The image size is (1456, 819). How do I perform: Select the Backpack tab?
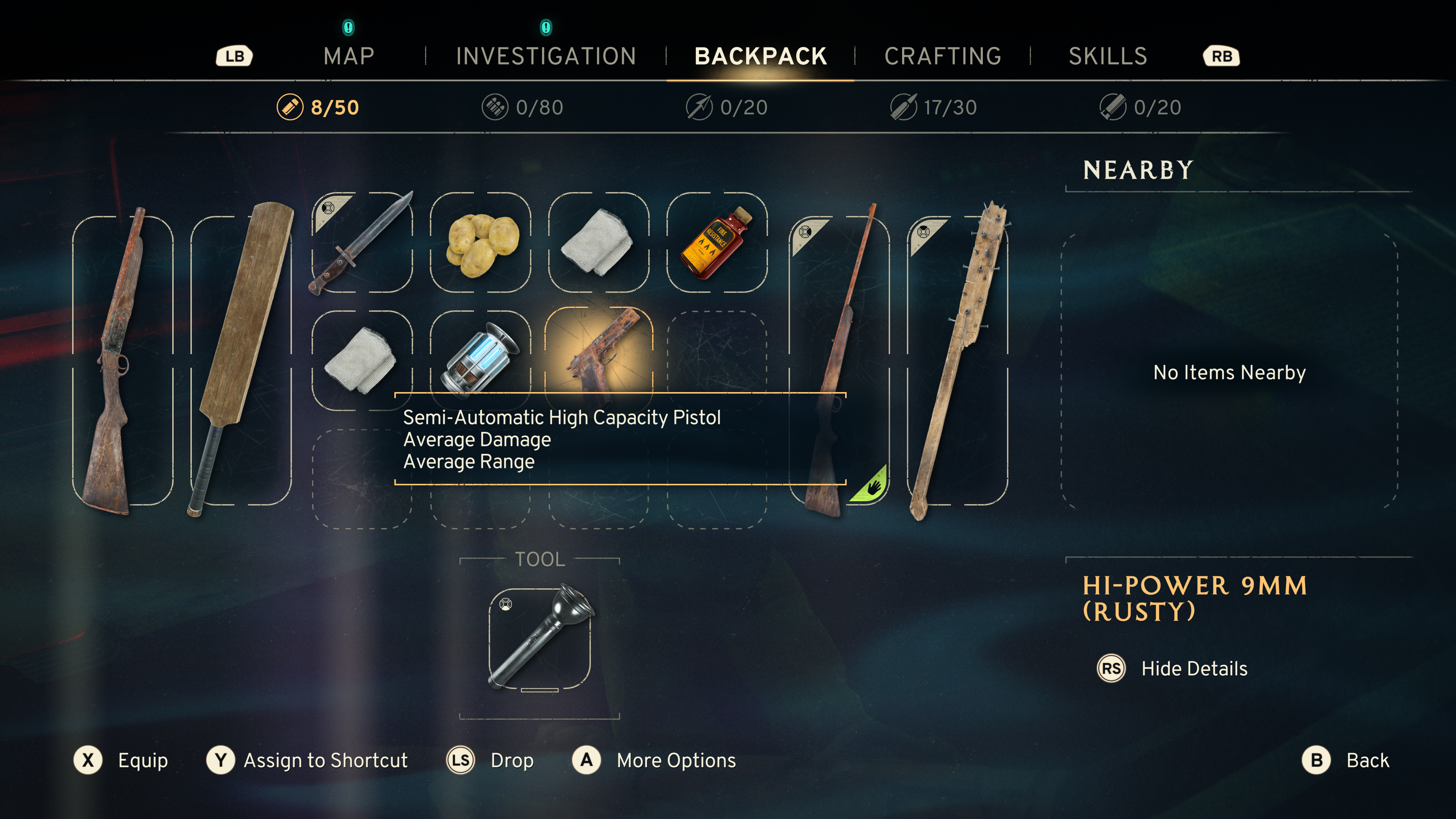pyautogui.click(x=760, y=56)
